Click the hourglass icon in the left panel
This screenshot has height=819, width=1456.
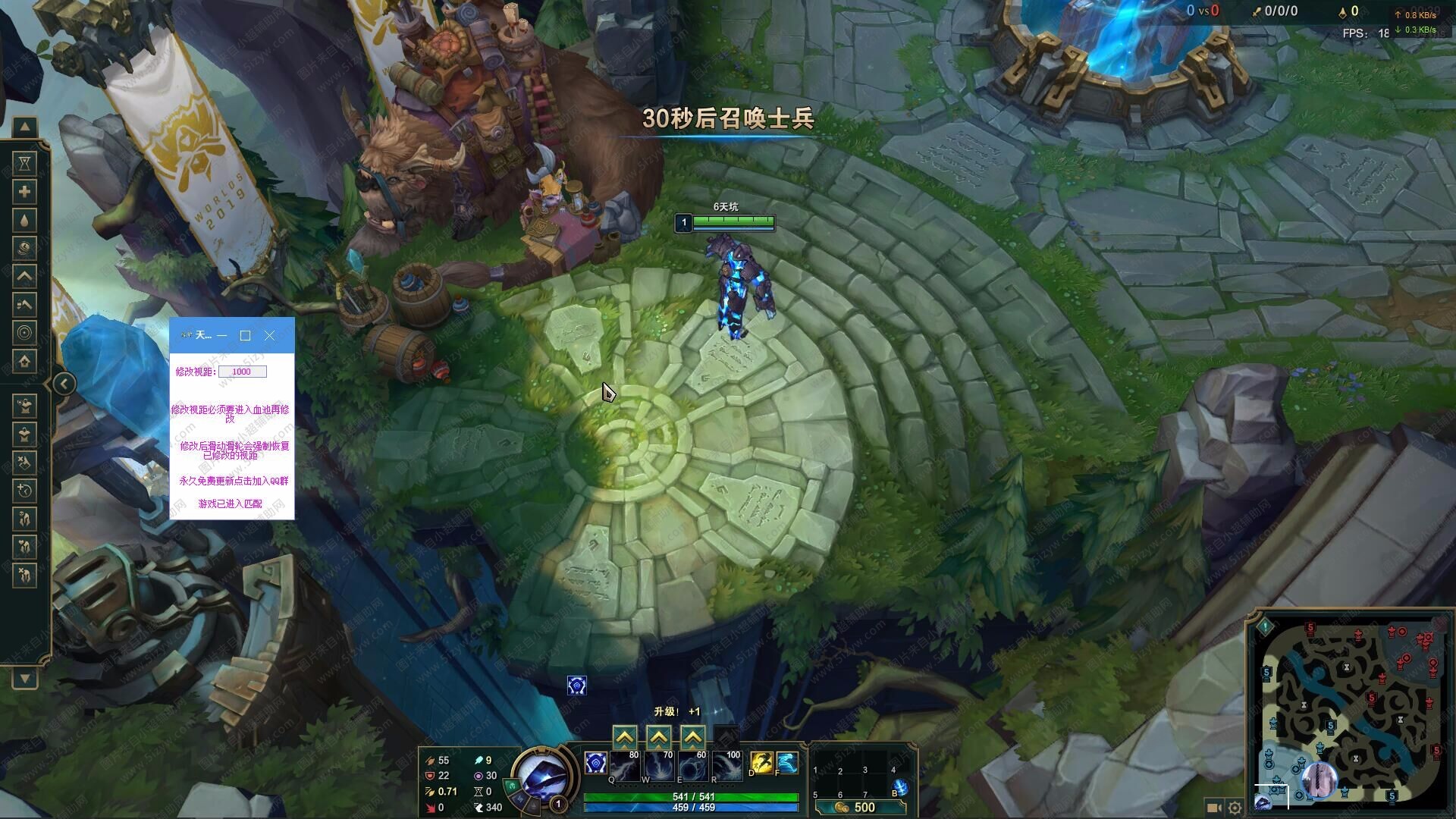25,163
